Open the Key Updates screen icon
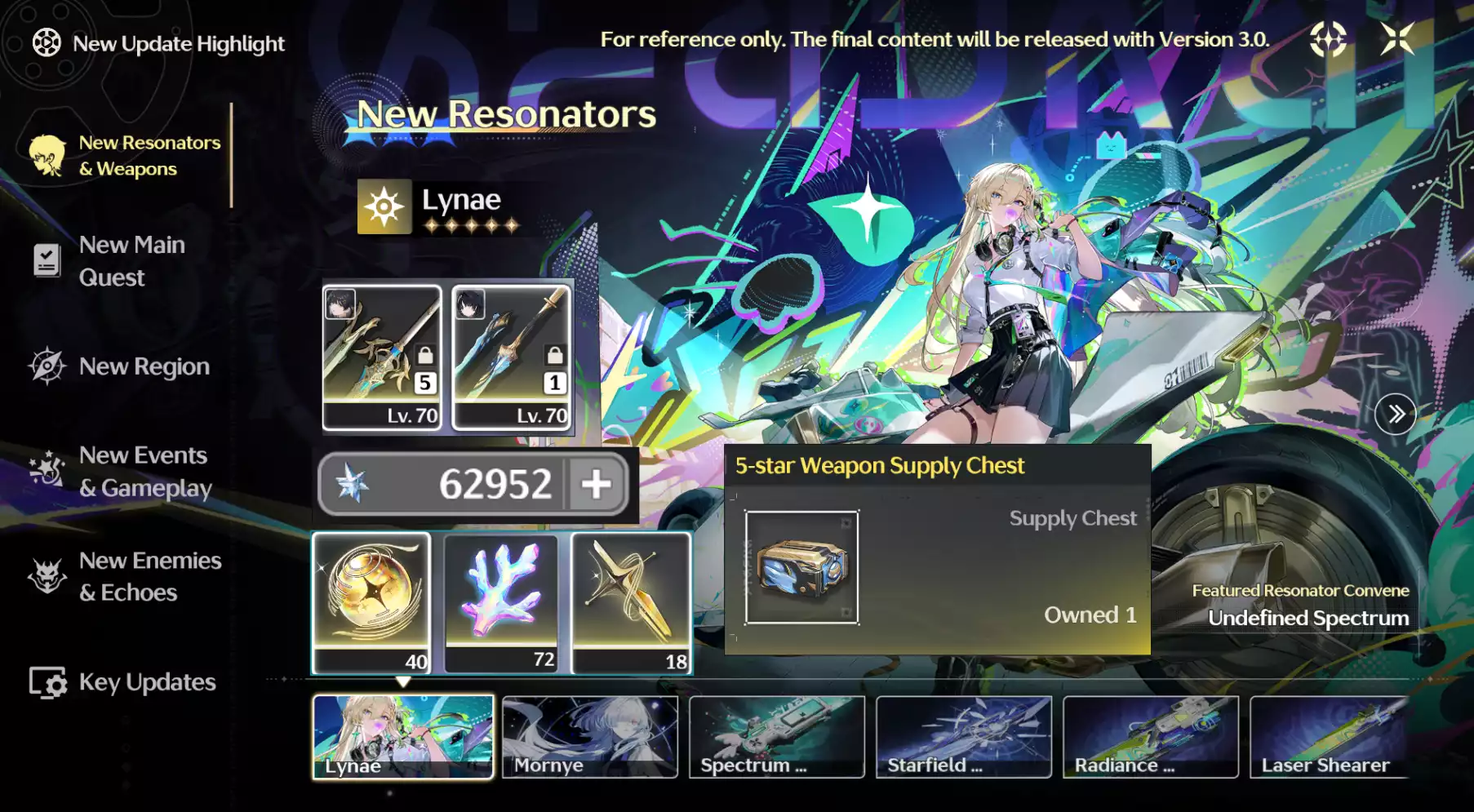Image resolution: width=1474 pixels, height=812 pixels. pos(47,682)
